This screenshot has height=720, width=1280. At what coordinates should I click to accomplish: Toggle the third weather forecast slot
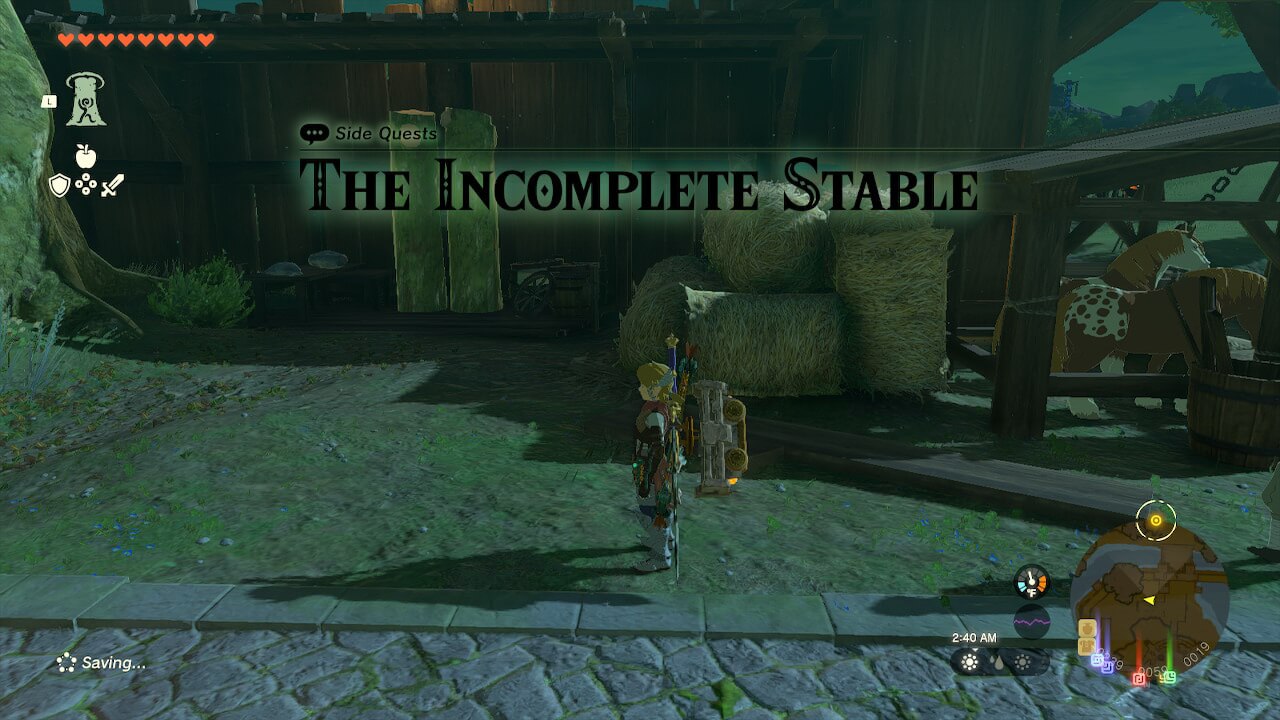tap(1023, 661)
